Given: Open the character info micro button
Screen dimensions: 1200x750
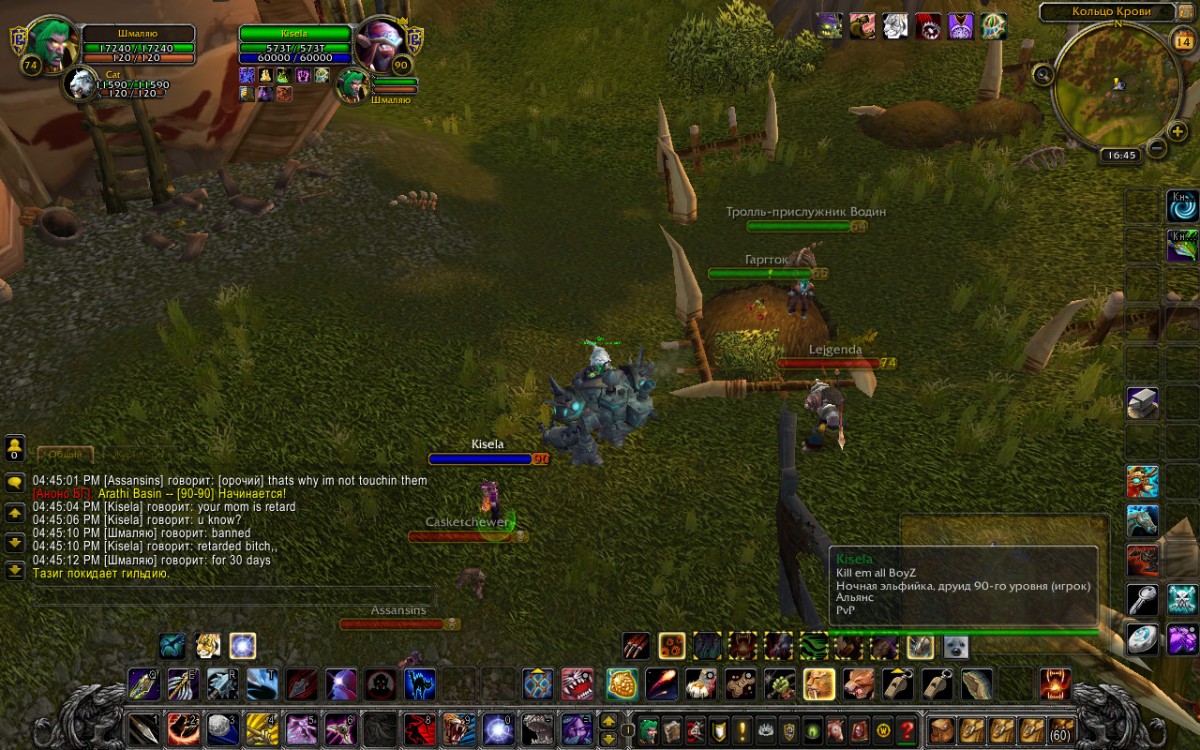Looking at the screenshot, I should point(649,728).
